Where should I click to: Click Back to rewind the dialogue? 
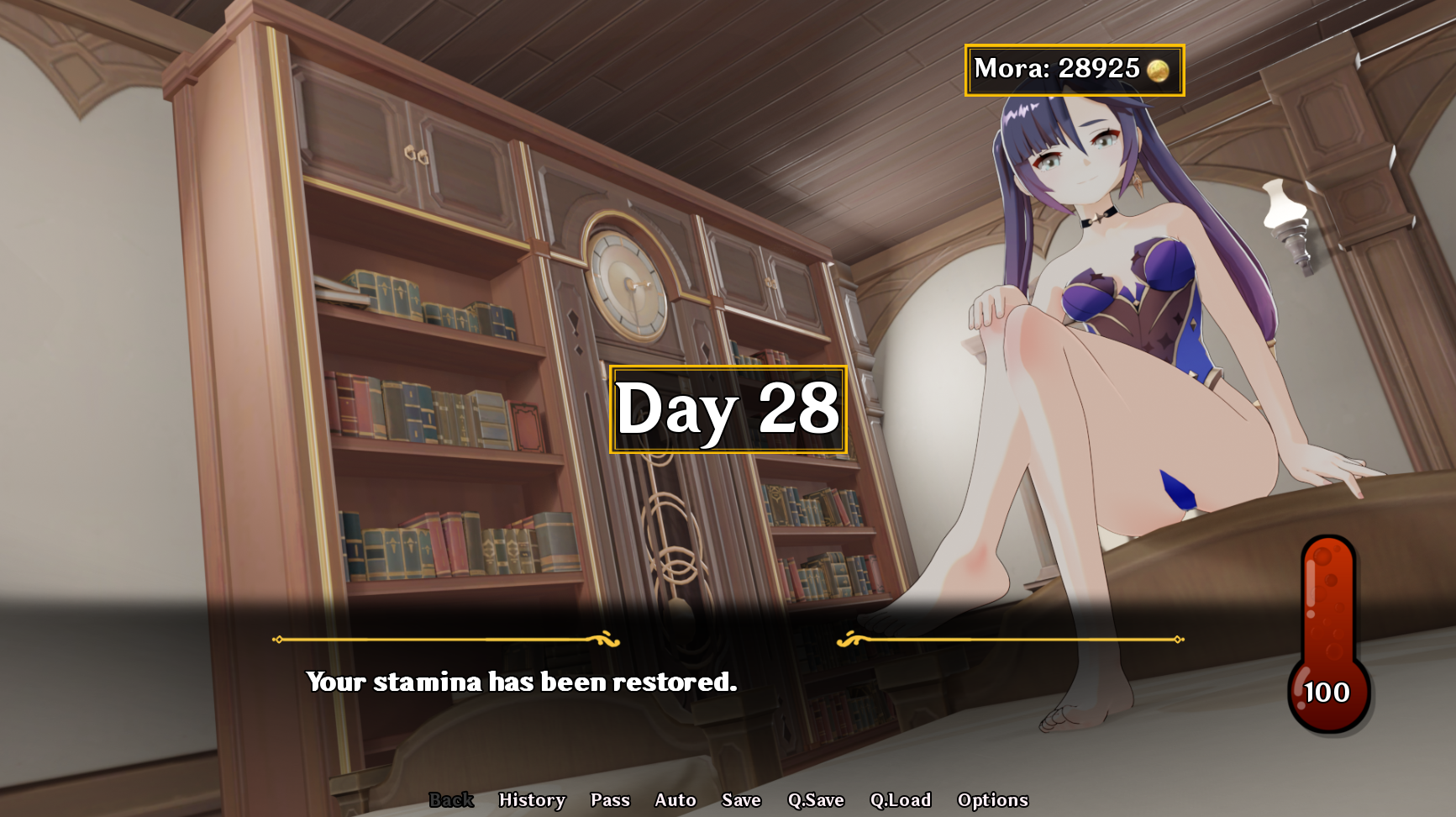(452, 799)
